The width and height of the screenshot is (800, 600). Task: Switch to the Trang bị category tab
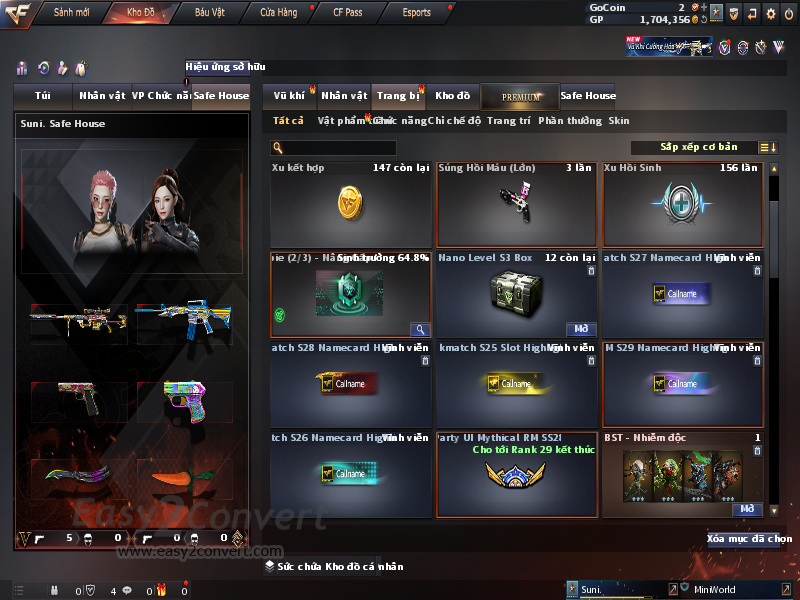click(x=398, y=96)
